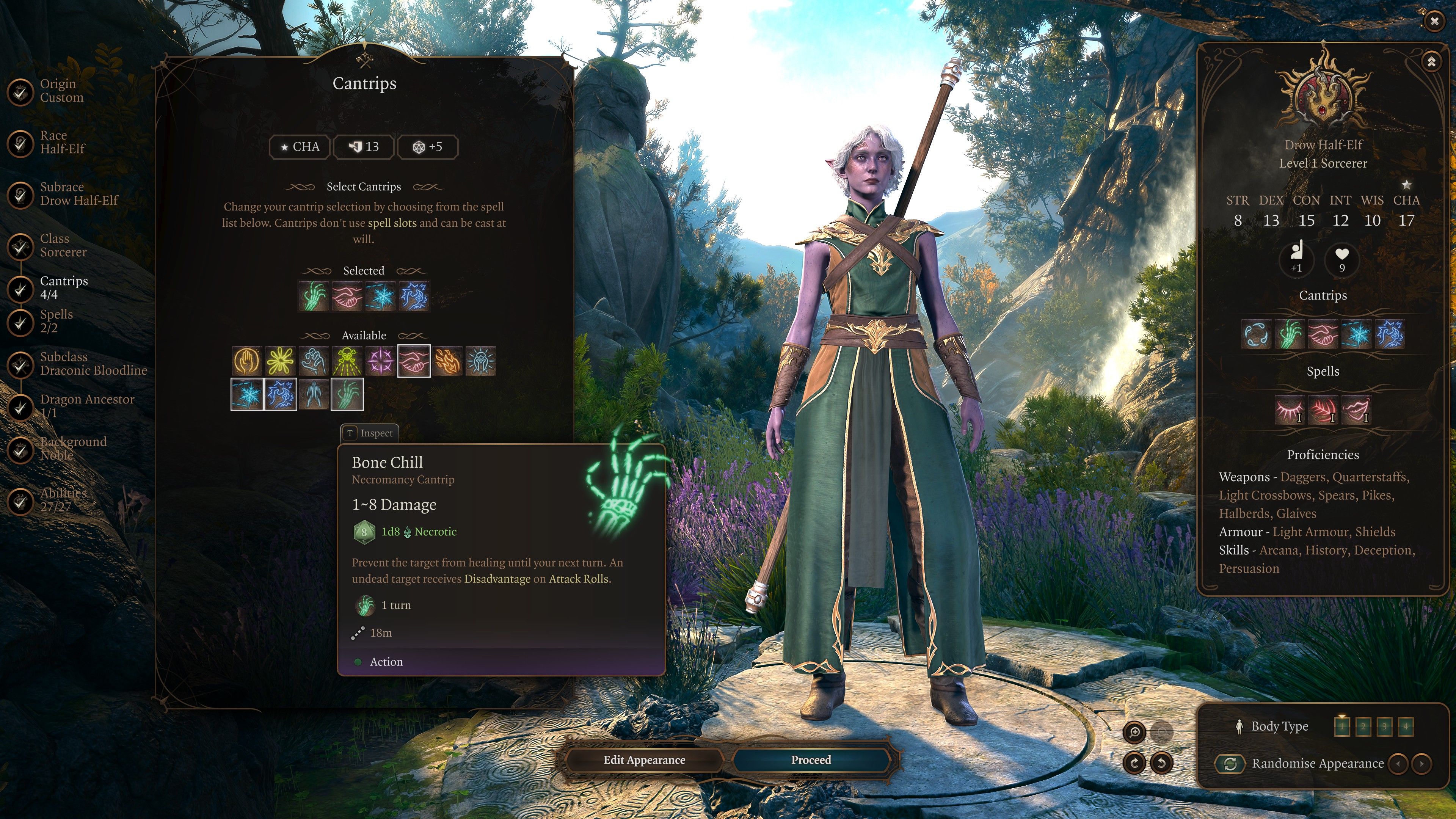
Task: Proceed to the next creation step
Action: pos(811,759)
